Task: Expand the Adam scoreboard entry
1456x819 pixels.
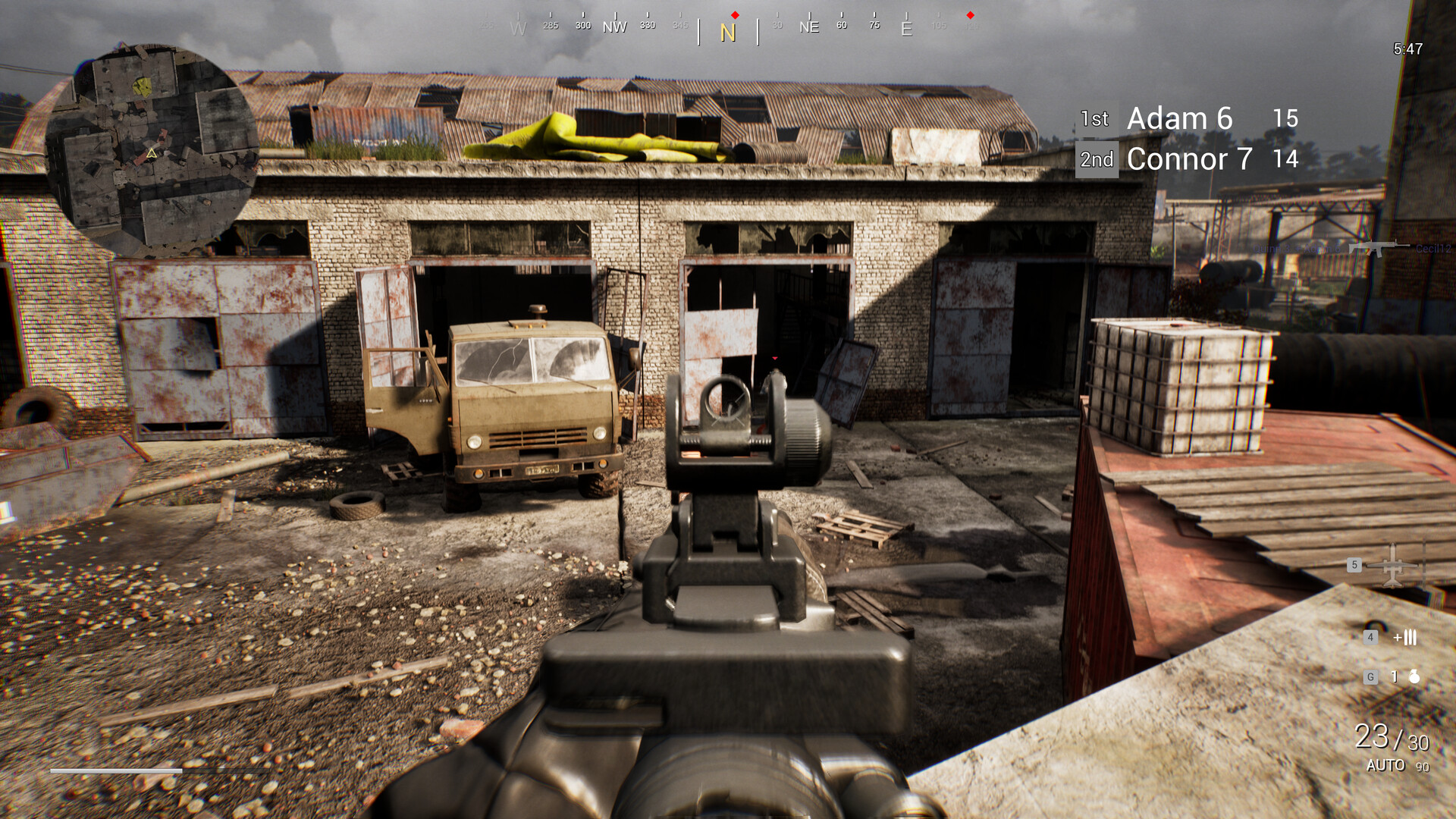Action: pos(1179,118)
